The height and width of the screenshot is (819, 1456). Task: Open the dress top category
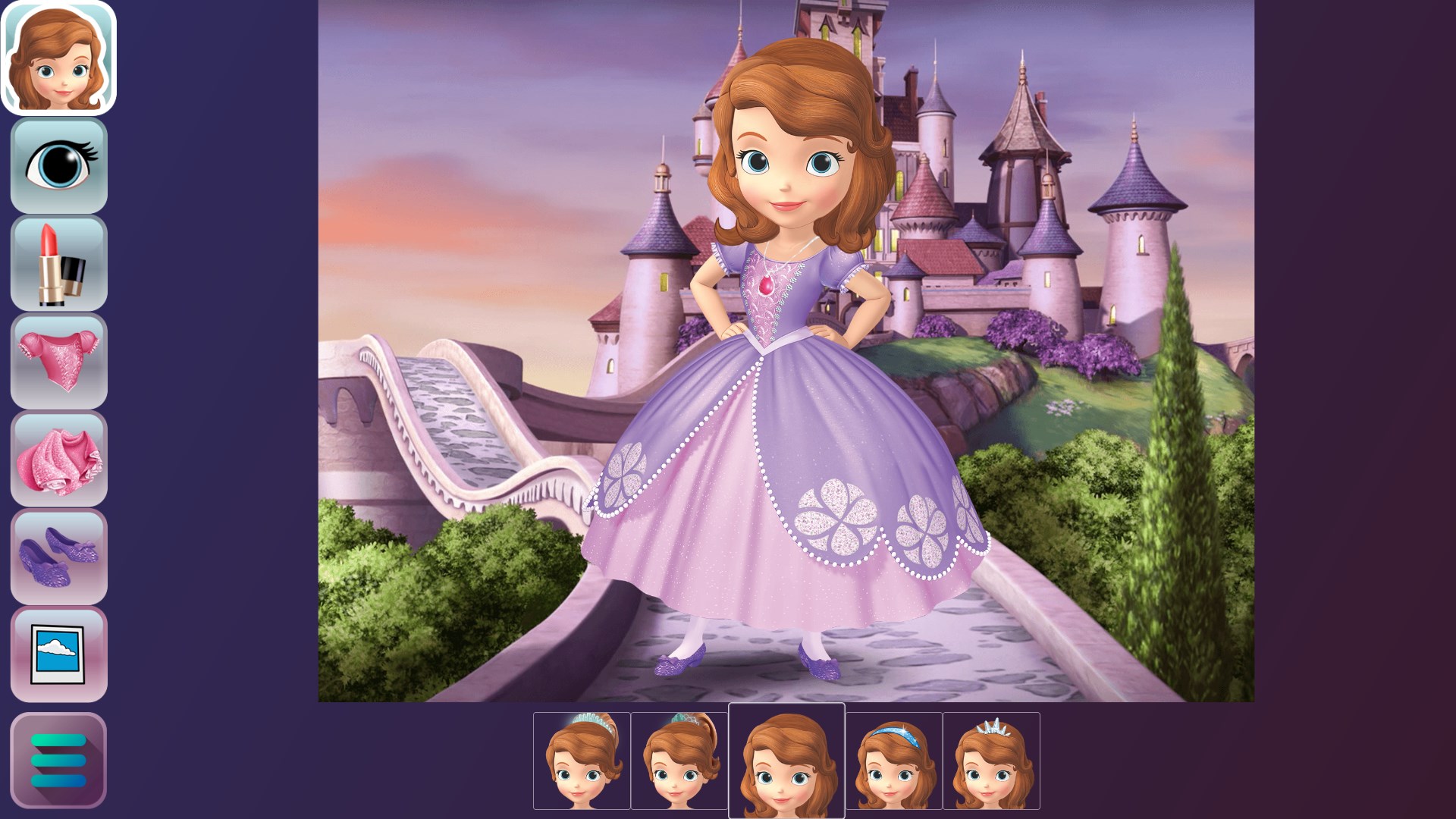pyautogui.click(x=59, y=362)
